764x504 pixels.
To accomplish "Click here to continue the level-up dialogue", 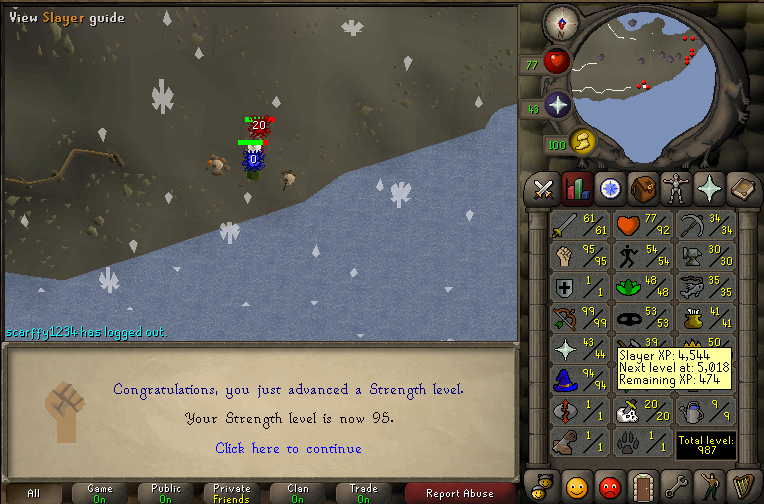I will point(288,449).
